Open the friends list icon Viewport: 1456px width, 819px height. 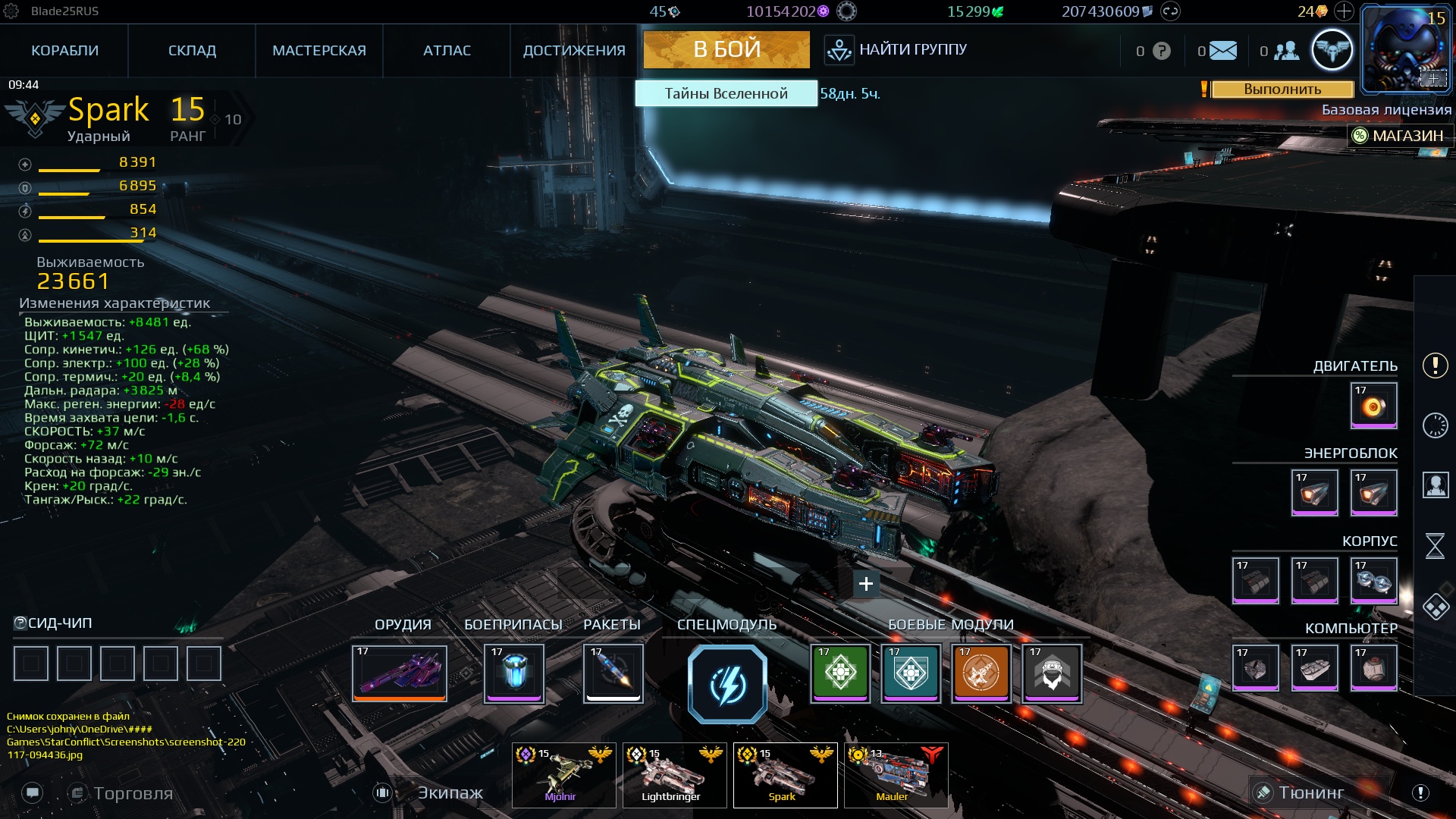pyautogui.click(x=1285, y=50)
